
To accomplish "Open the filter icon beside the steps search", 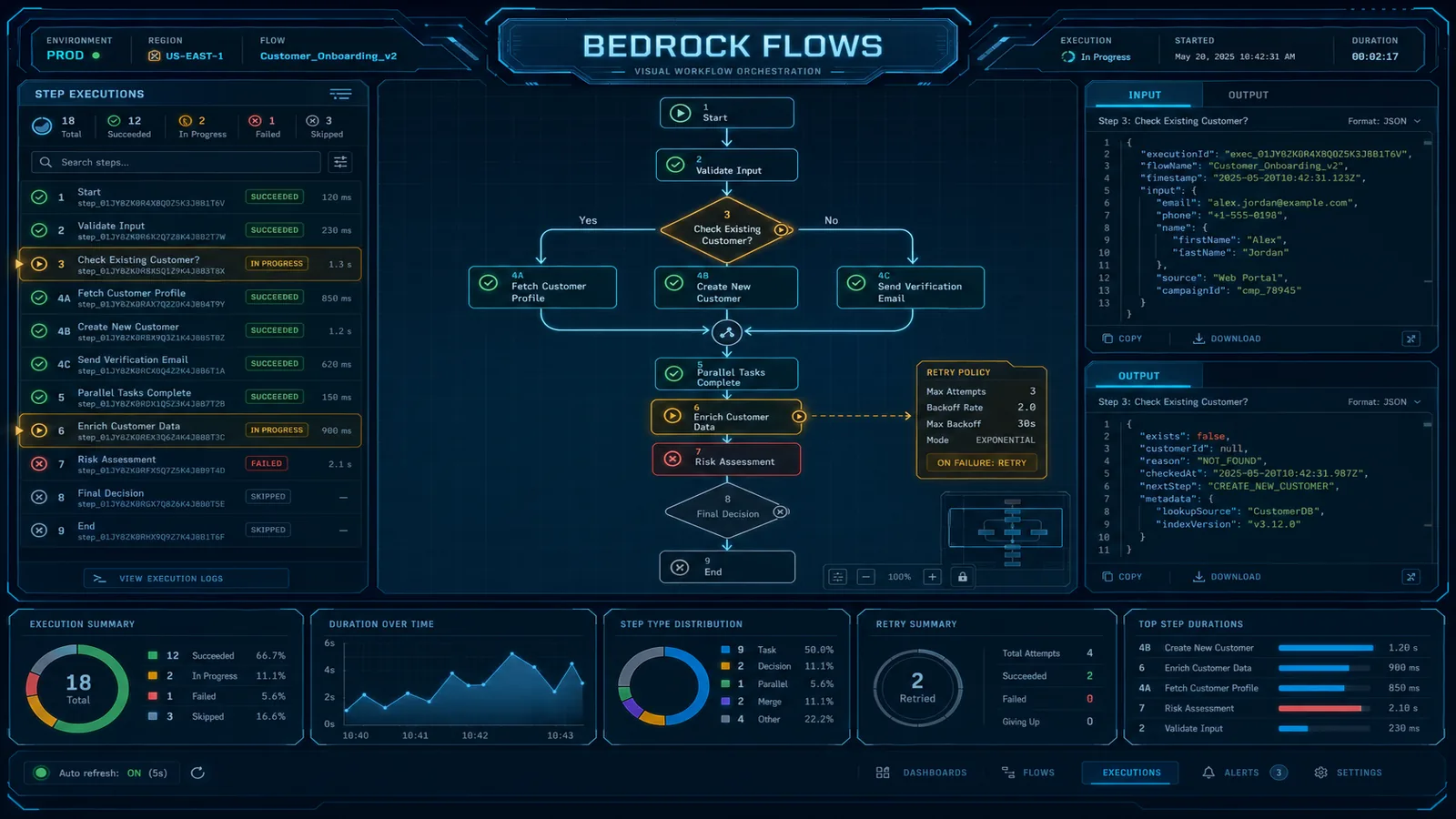I will pos(339,162).
